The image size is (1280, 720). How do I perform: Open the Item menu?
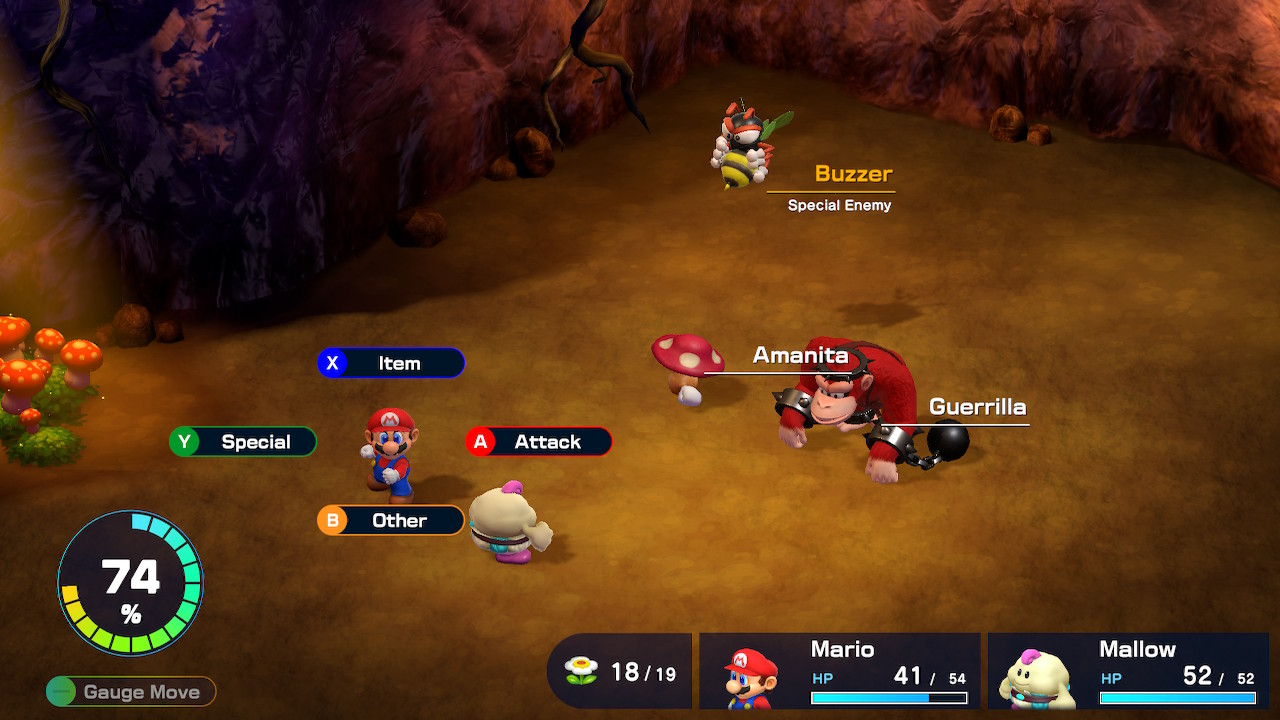tap(400, 362)
